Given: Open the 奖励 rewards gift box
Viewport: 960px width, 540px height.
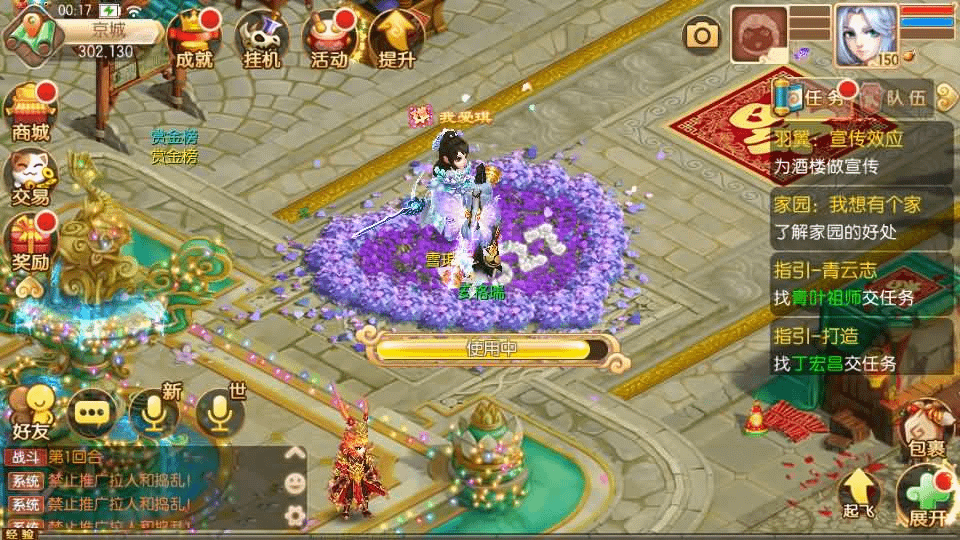Looking at the screenshot, I should tap(30, 244).
